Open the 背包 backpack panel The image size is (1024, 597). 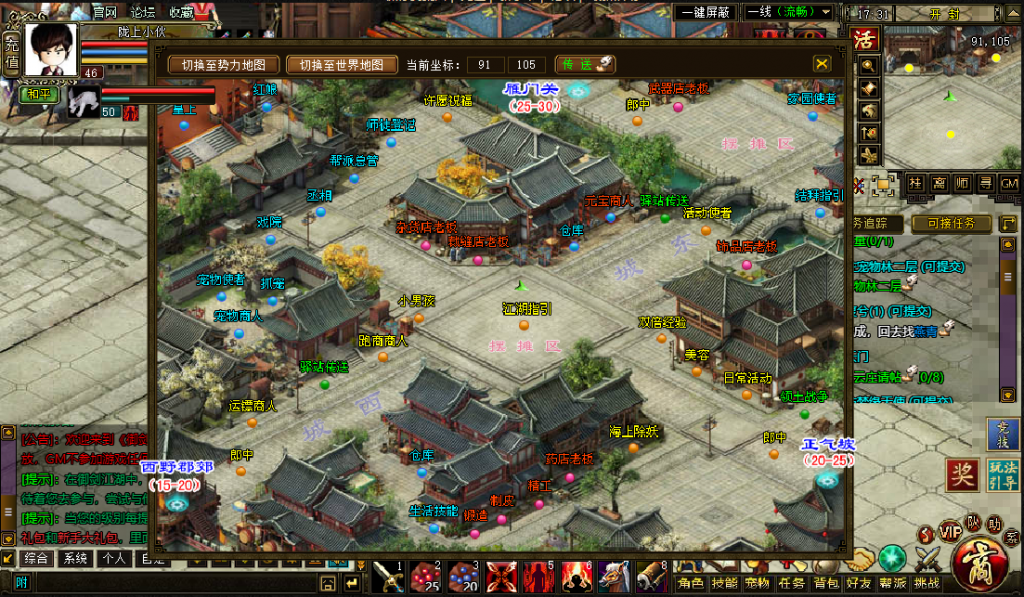tap(826, 583)
